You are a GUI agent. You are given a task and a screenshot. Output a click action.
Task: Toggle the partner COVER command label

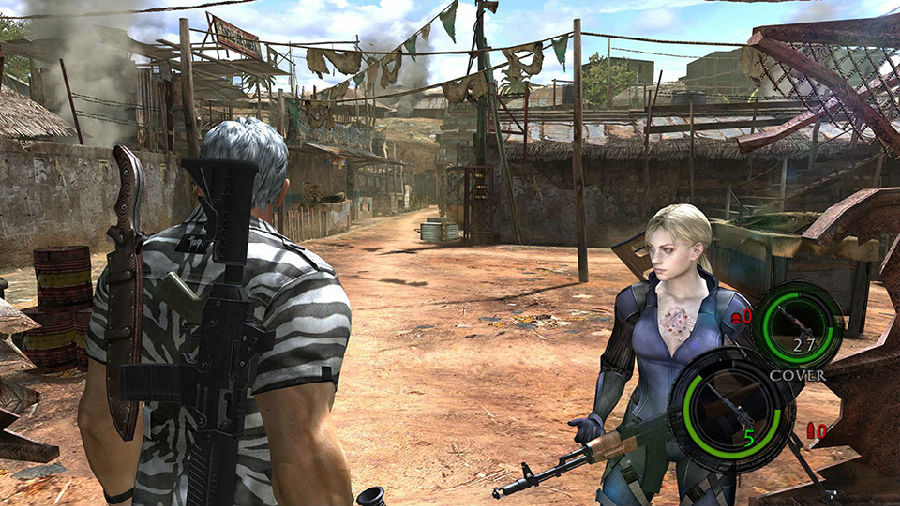tap(797, 375)
